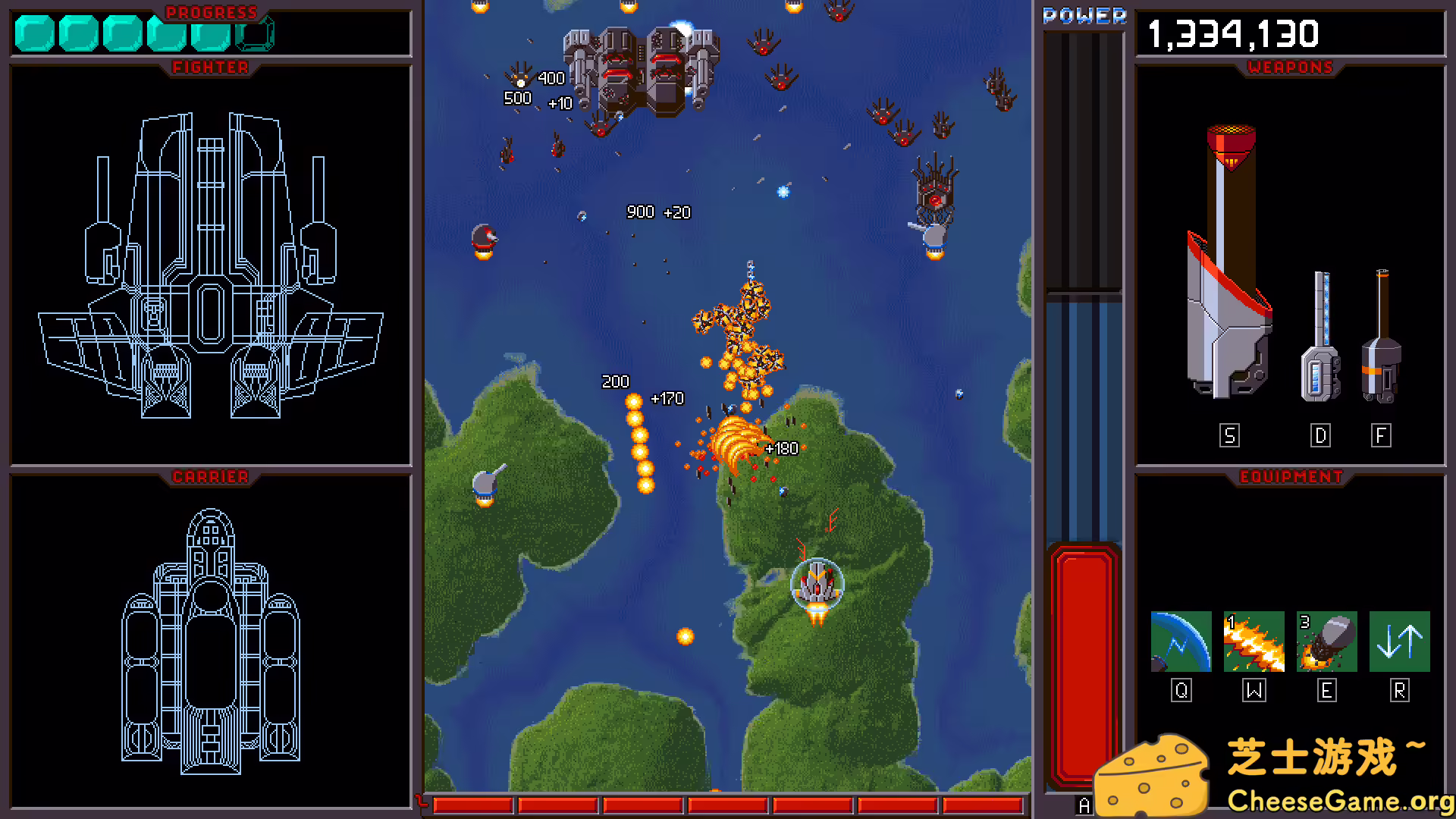Trigger the flame burst equipment icon

point(1254,642)
